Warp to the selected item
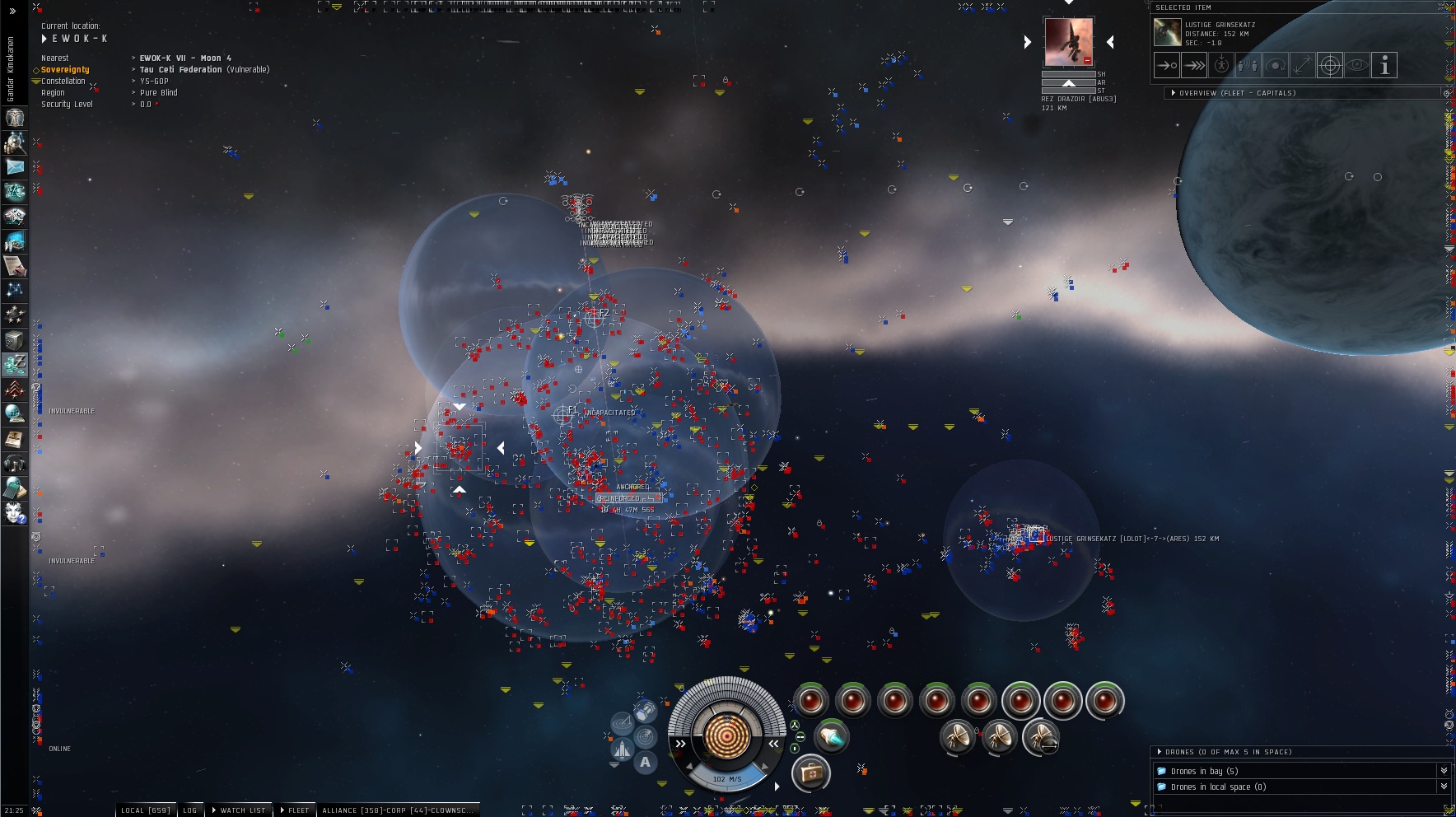 coord(1194,65)
